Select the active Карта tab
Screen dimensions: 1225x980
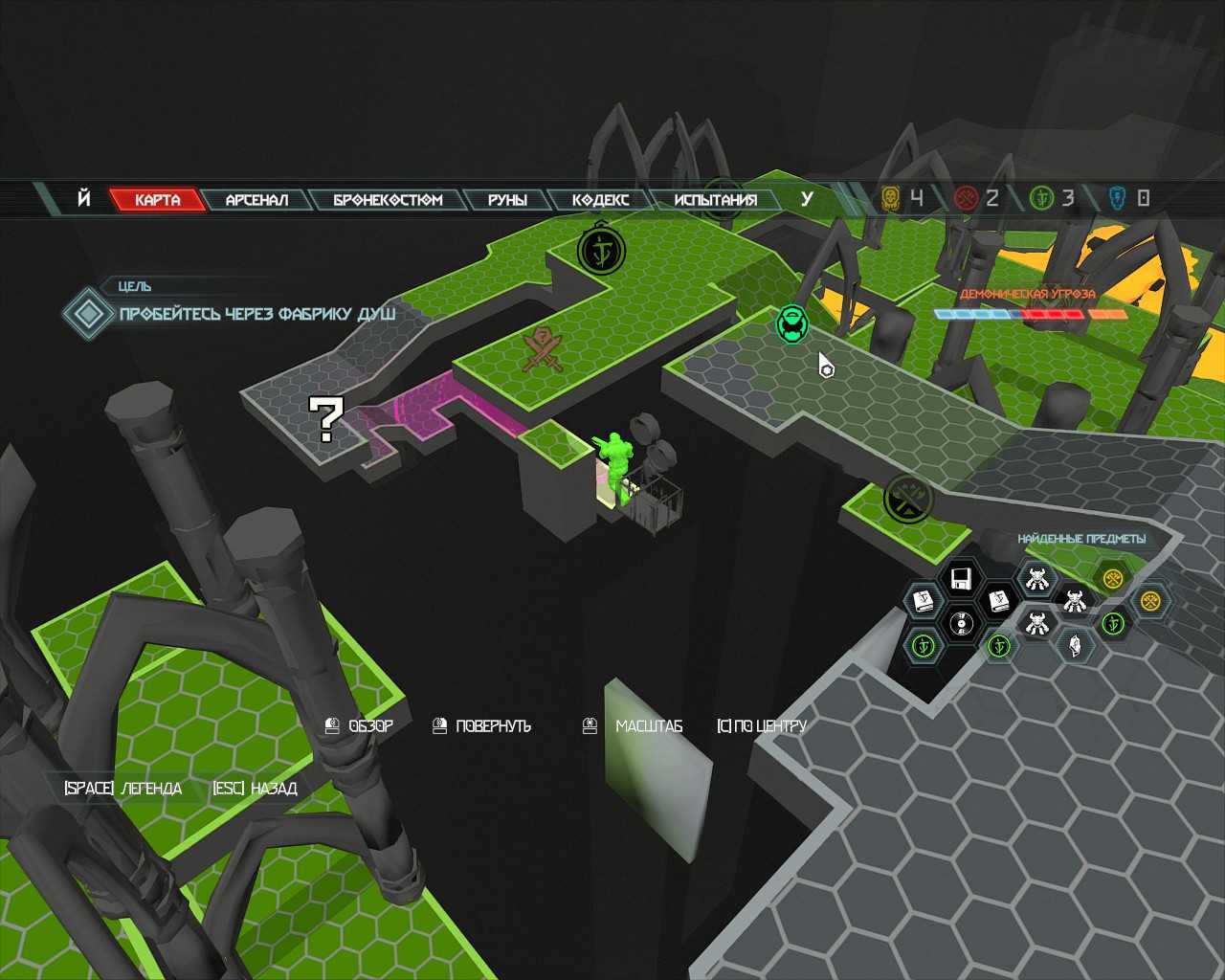[x=157, y=200]
